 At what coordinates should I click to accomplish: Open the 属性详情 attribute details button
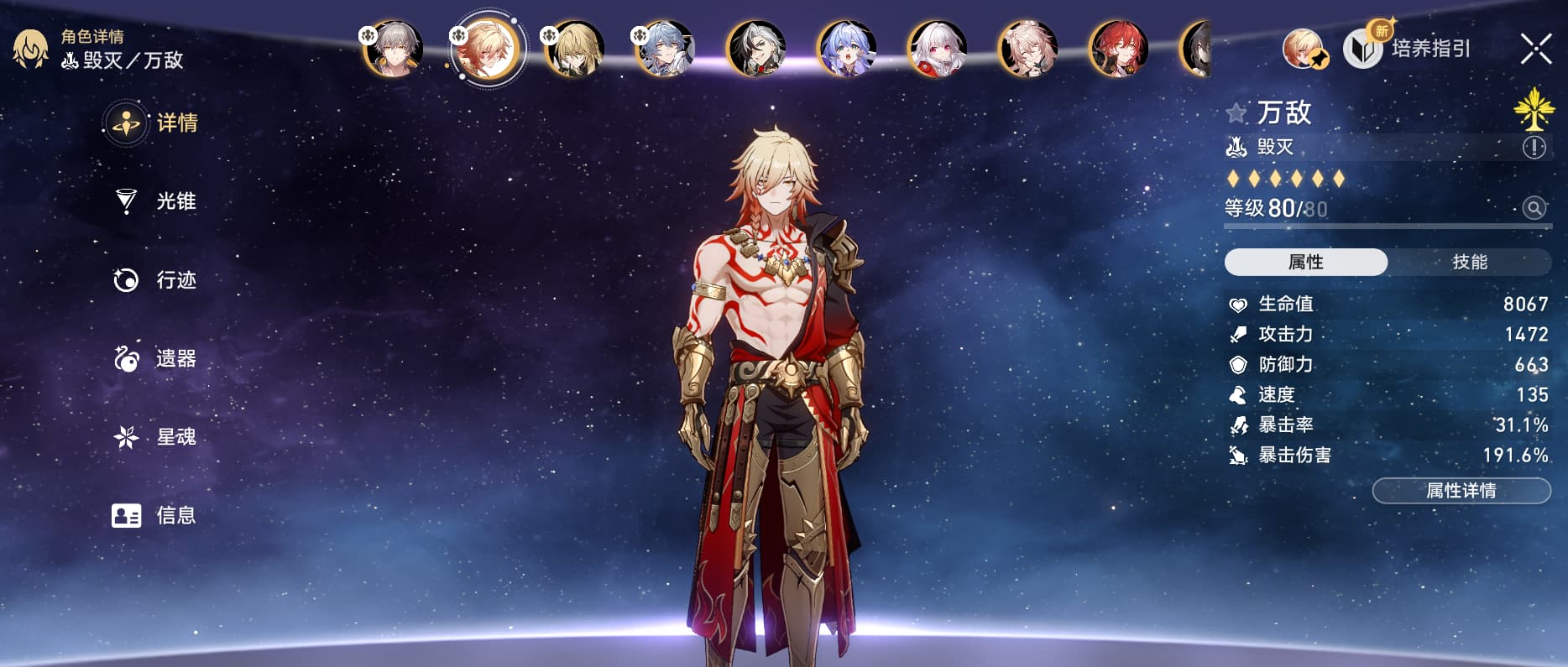coord(1461,491)
